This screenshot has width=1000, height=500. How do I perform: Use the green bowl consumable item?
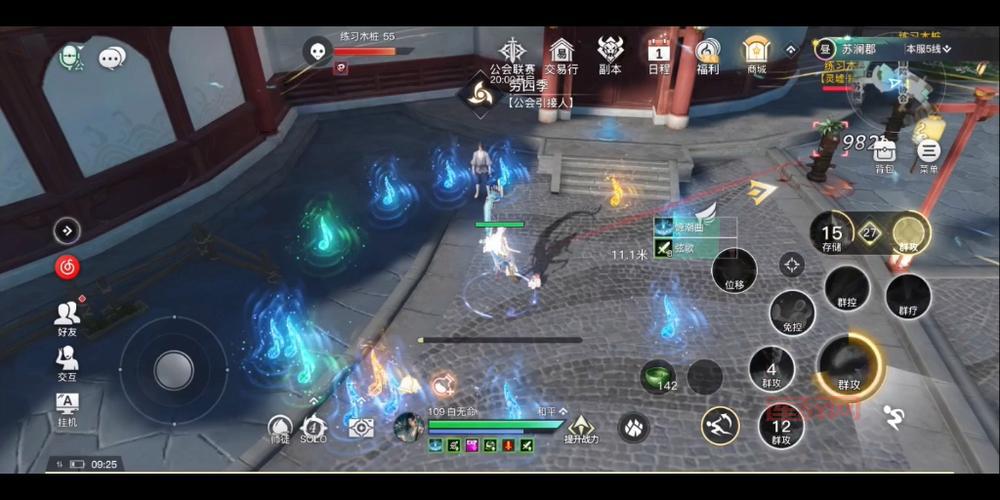[x=657, y=376]
